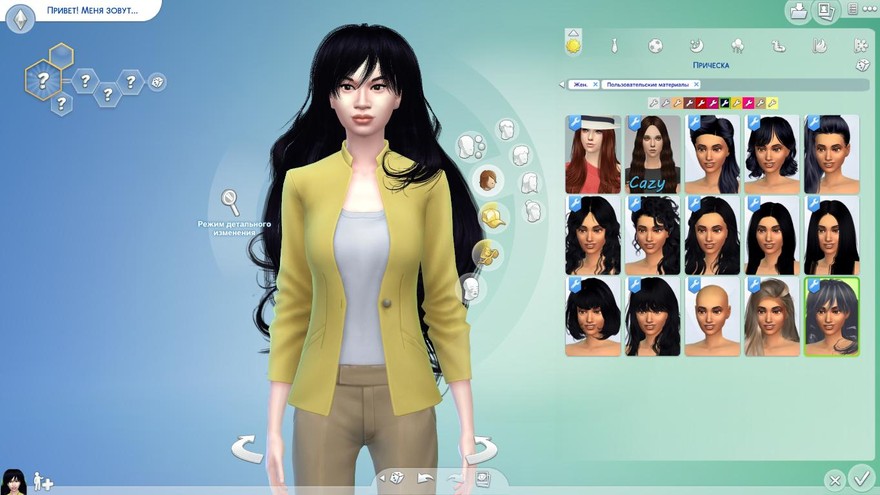Add a new Sim to the household

pyautogui.click(x=43, y=481)
